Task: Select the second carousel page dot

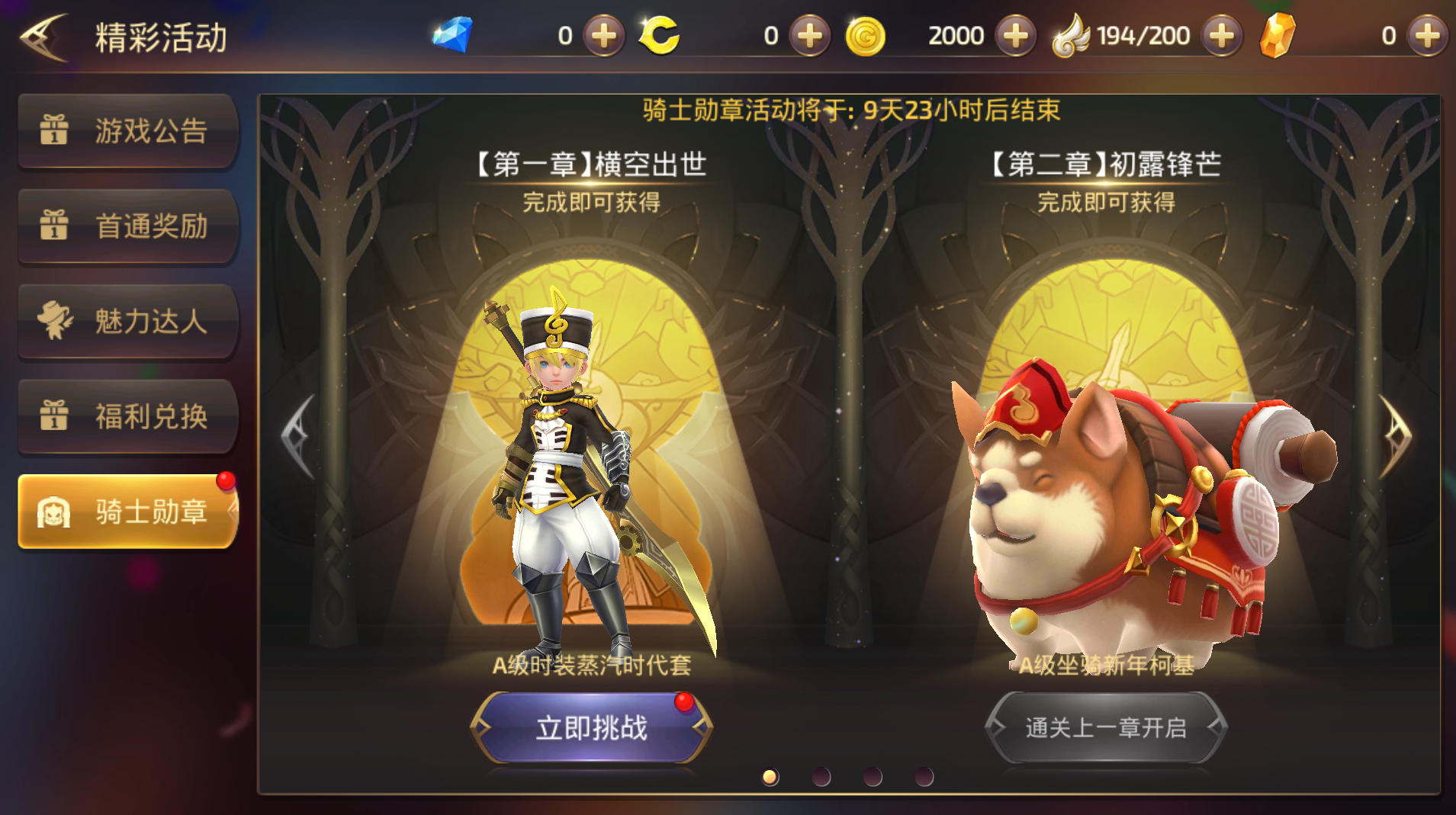Action: [821, 776]
